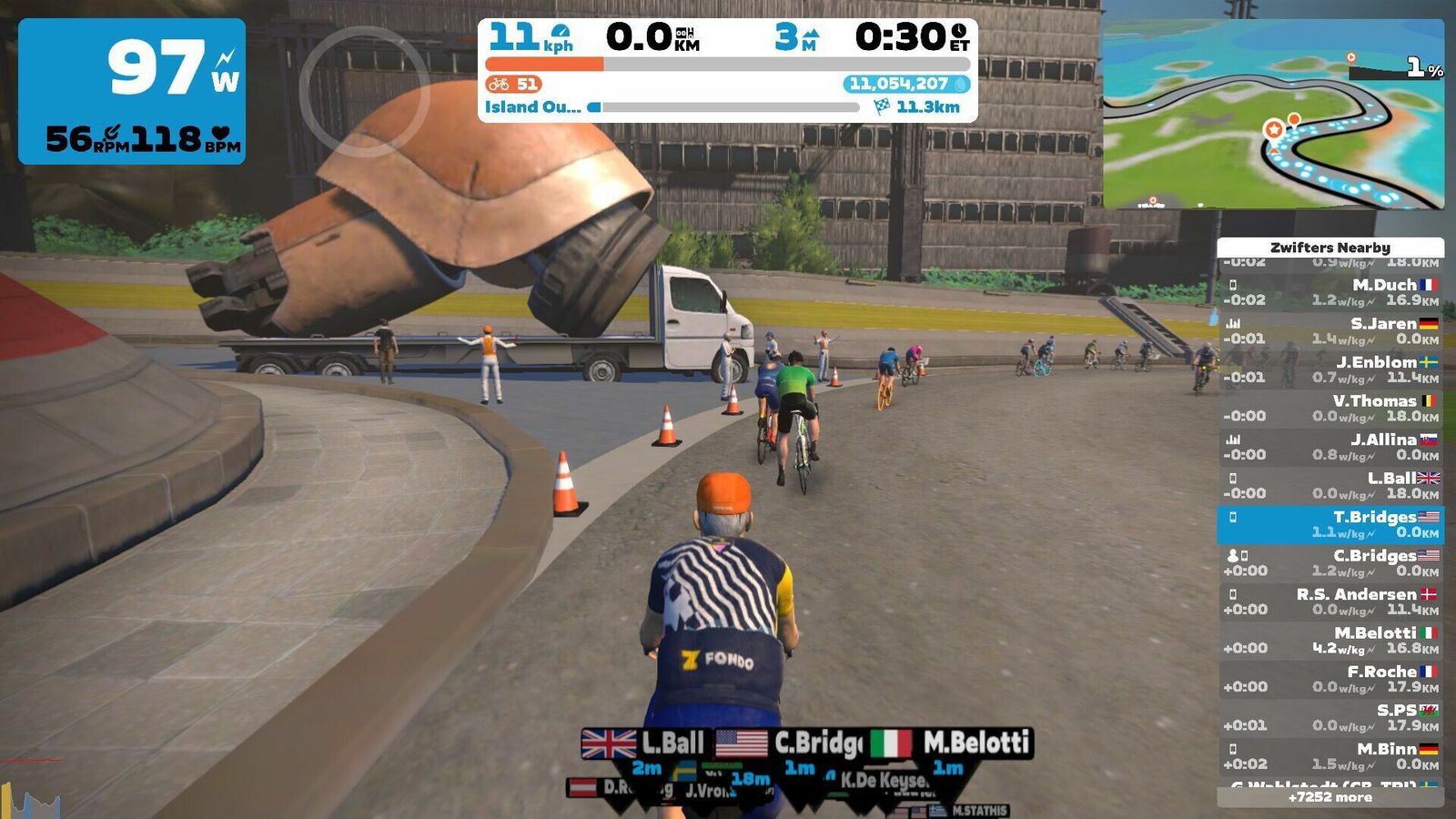
Task: Select S.Jaren rider row
Action: (x=1330, y=330)
